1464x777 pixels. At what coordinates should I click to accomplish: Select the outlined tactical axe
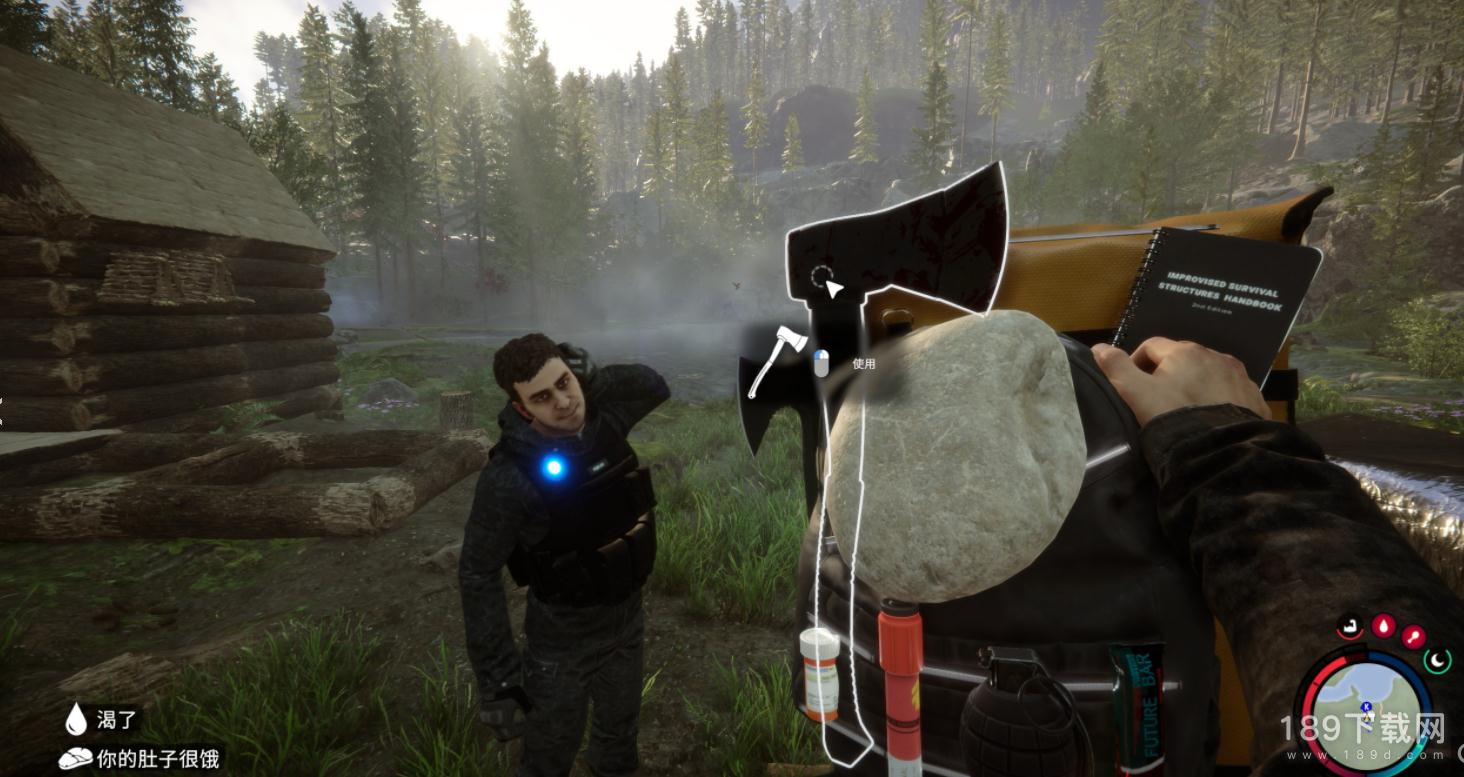[x=900, y=240]
